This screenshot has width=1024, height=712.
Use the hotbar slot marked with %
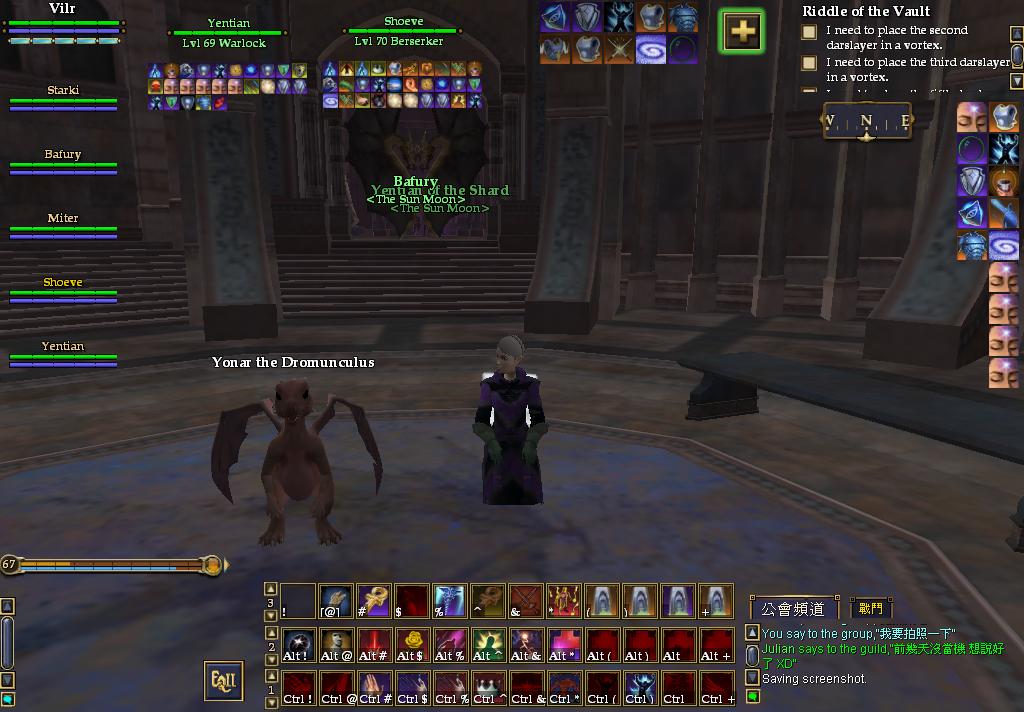pos(450,600)
